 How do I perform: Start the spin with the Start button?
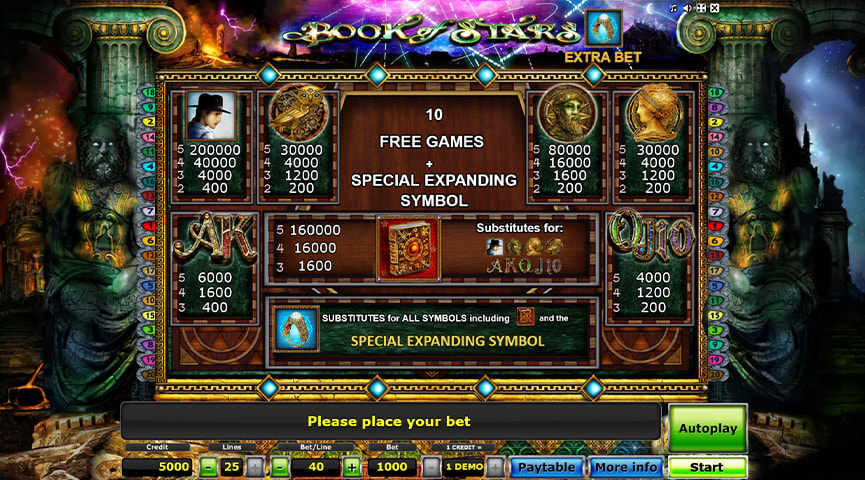point(707,467)
